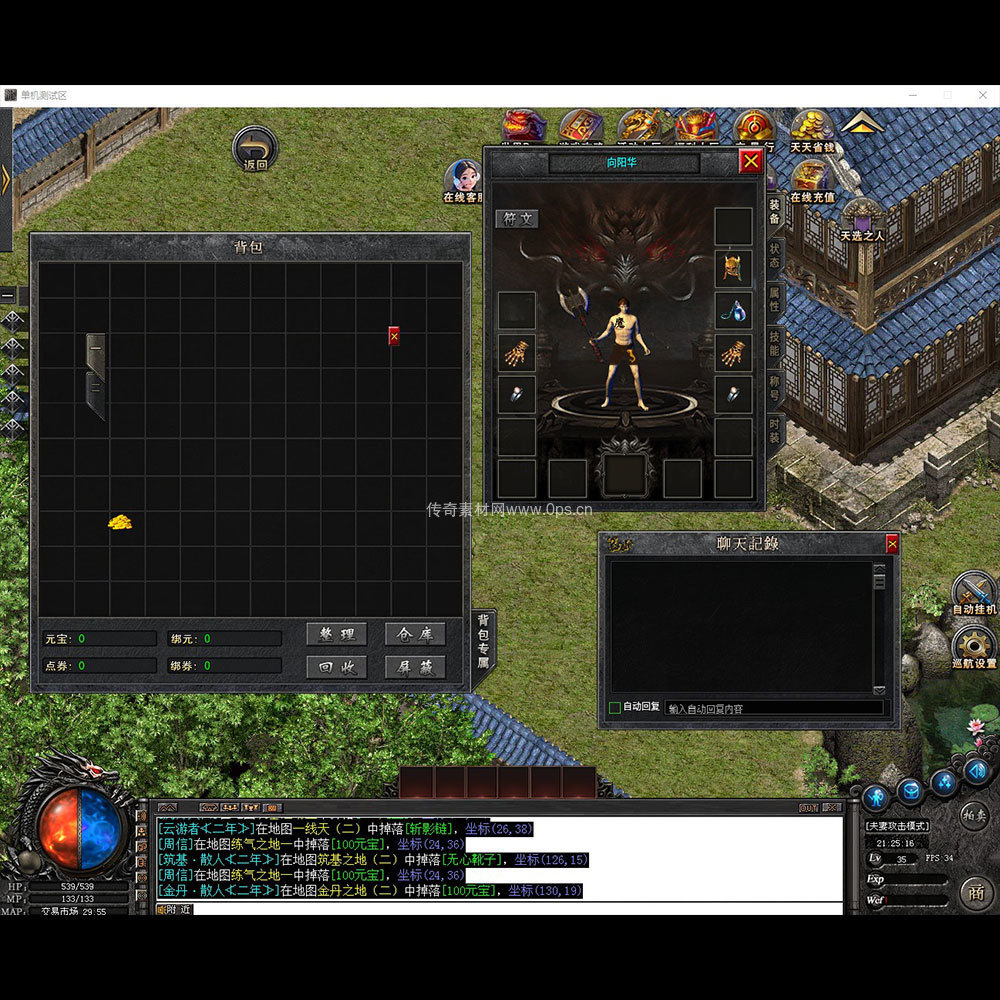
Task: Open the 拍卖 auction button
Action: coord(976,815)
